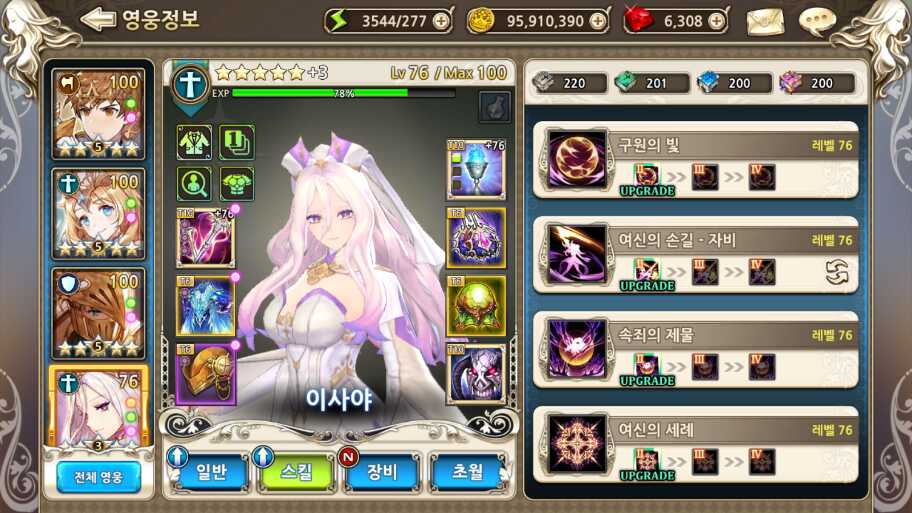Upgrade the 구원의 빛 skill
This screenshot has height=513, width=912.
tap(647, 178)
